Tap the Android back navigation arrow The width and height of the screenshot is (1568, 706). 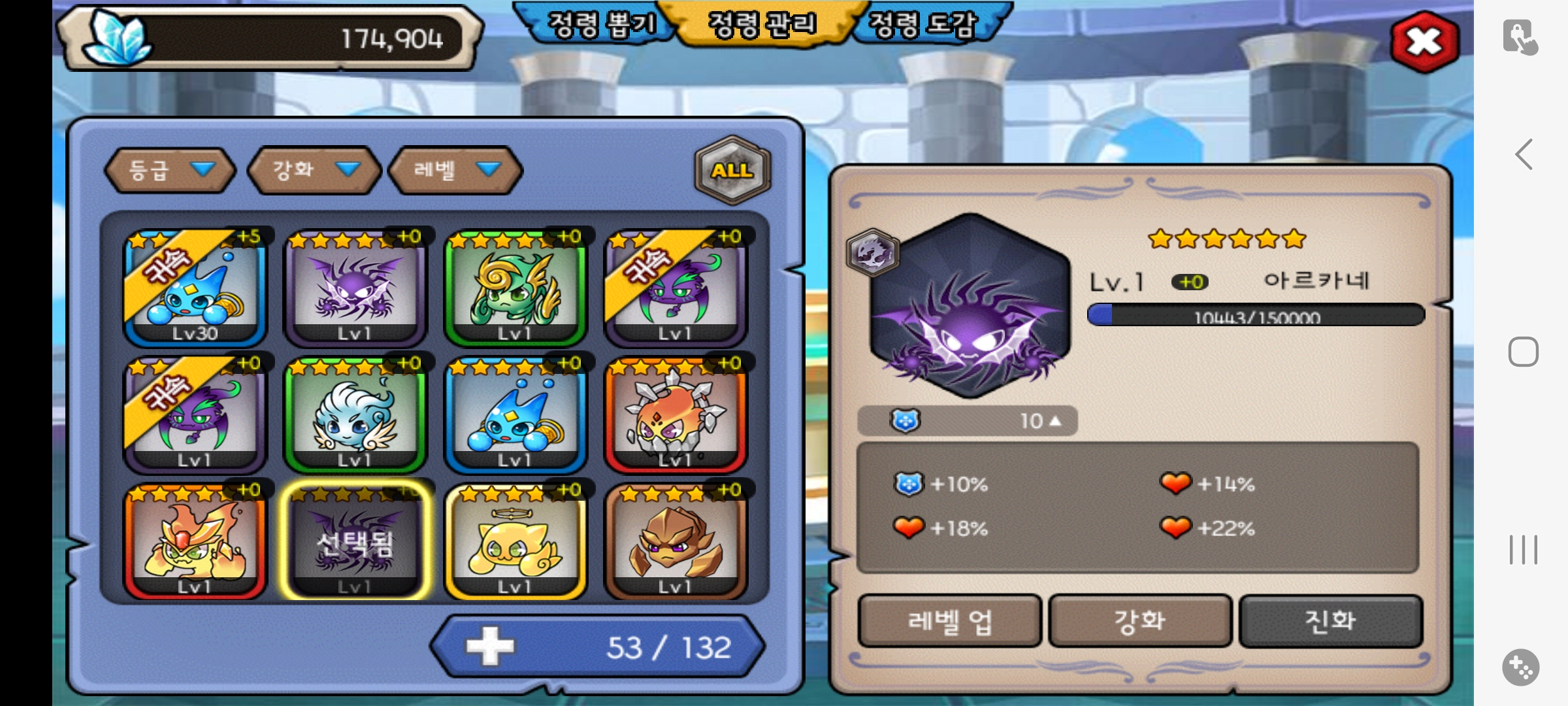pos(1524,154)
